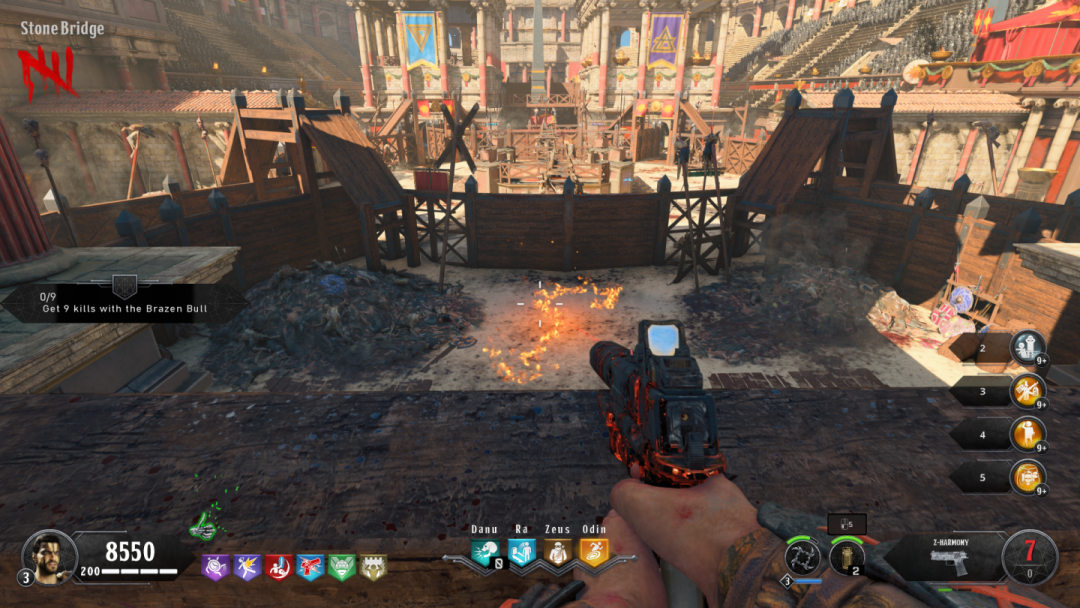Select the purple running figure badge

pyautogui.click(x=247, y=568)
